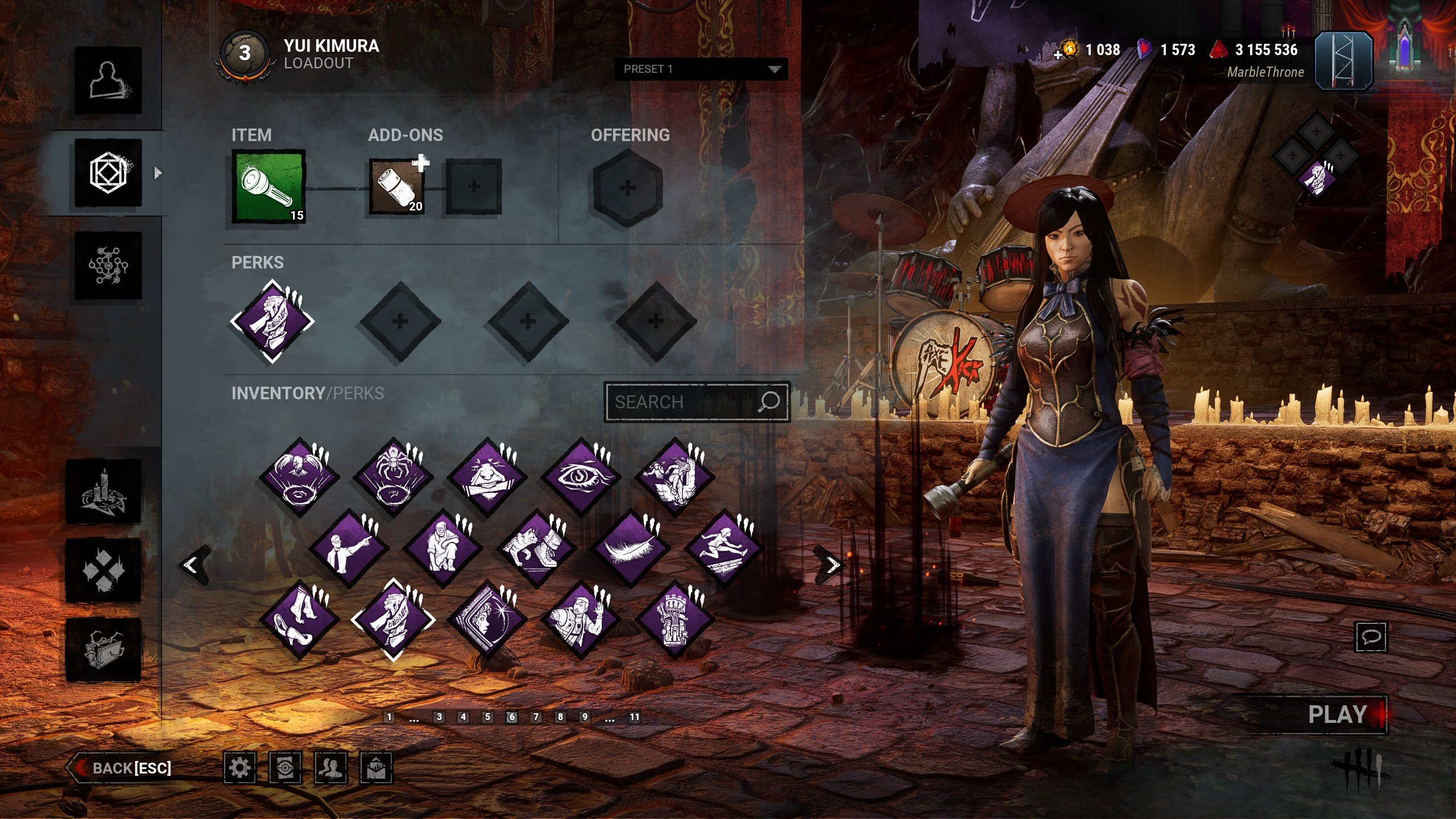This screenshot has width=1456, height=819.
Task: Choose the eye perk in inventory
Action: click(581, 477)
